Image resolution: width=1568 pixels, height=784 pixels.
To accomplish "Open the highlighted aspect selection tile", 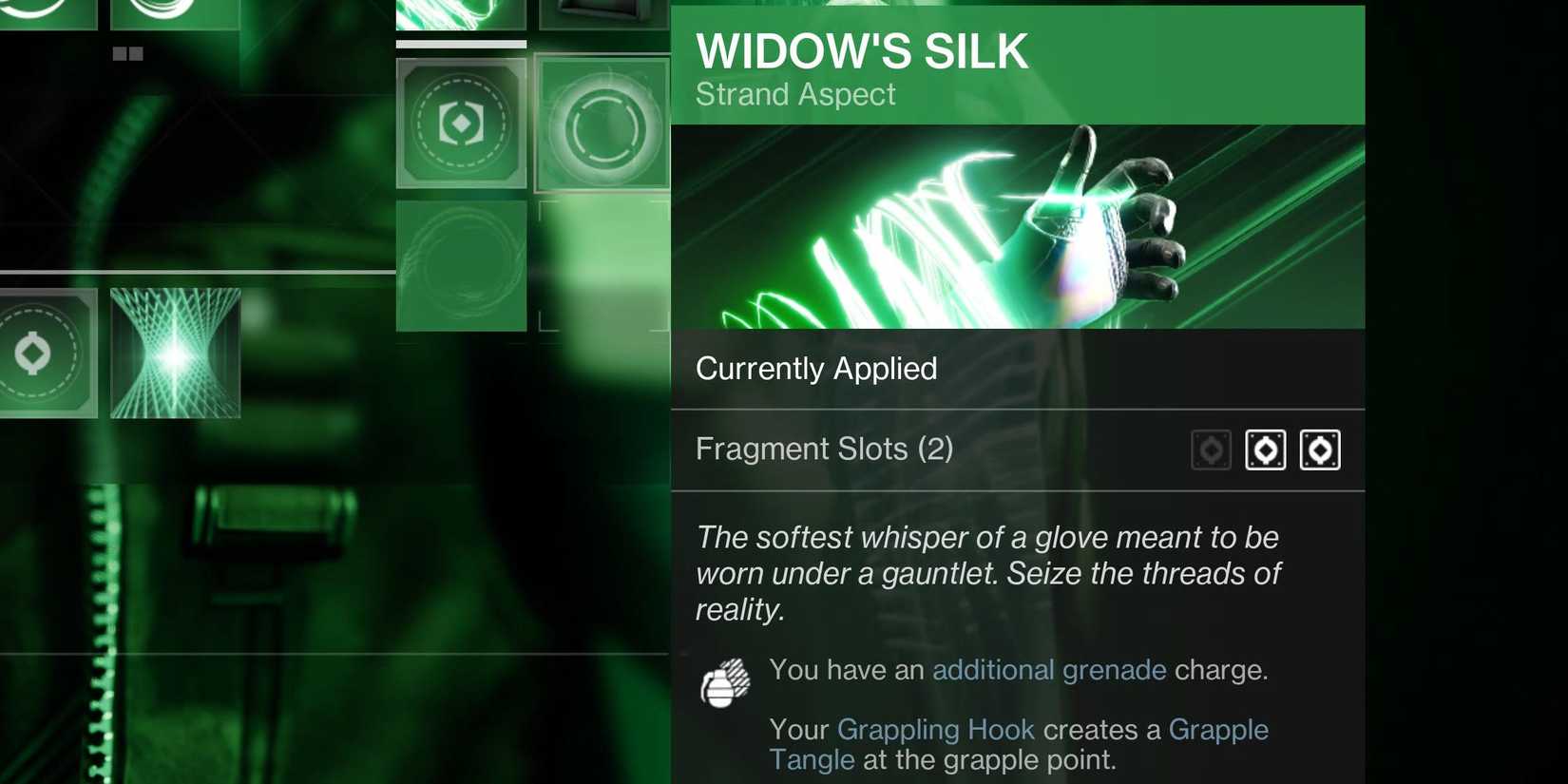I will tap(602, 124).
